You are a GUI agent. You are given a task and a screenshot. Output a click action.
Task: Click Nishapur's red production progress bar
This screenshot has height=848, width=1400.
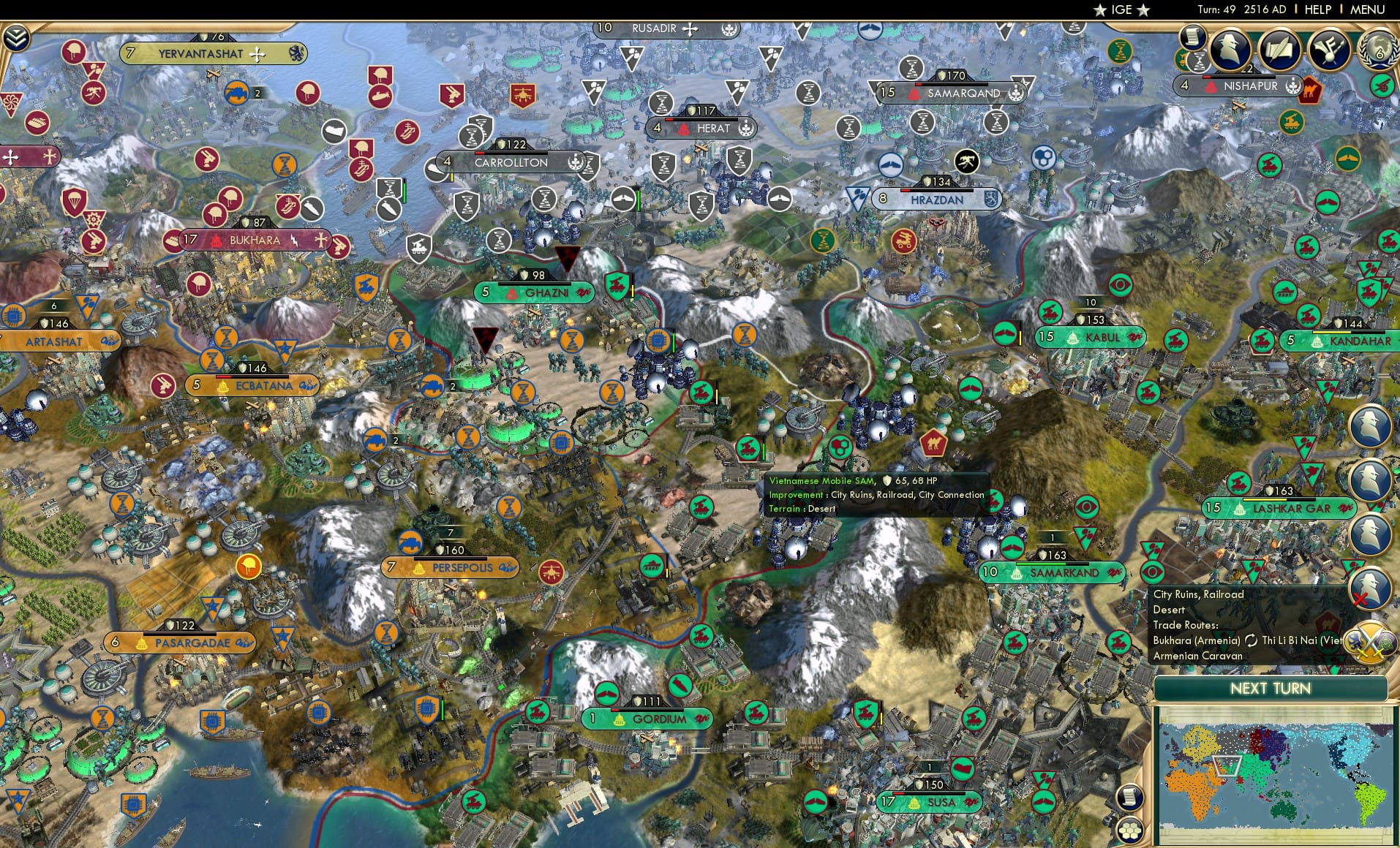click(1207, 77)
